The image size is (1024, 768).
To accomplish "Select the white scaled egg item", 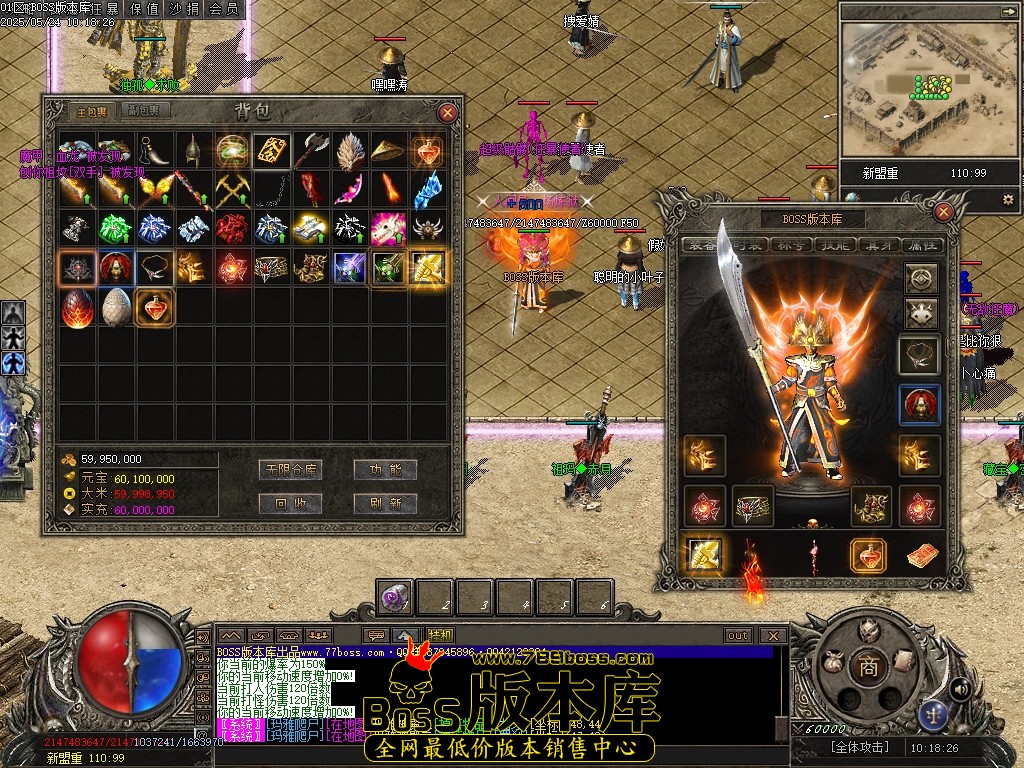I will [x=116, y=307].
